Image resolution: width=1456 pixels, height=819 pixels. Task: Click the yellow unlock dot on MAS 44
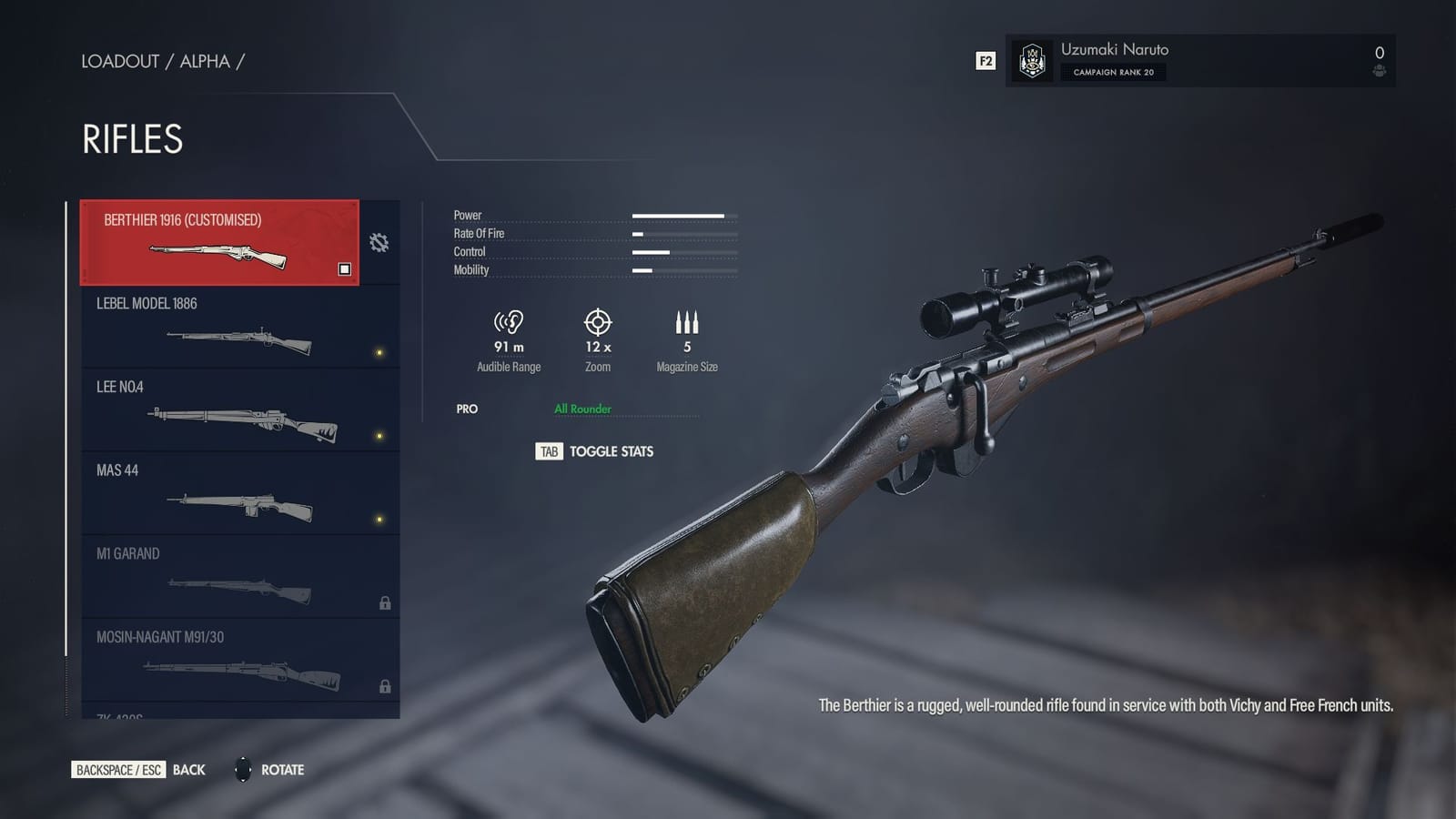tap(379, 521)
